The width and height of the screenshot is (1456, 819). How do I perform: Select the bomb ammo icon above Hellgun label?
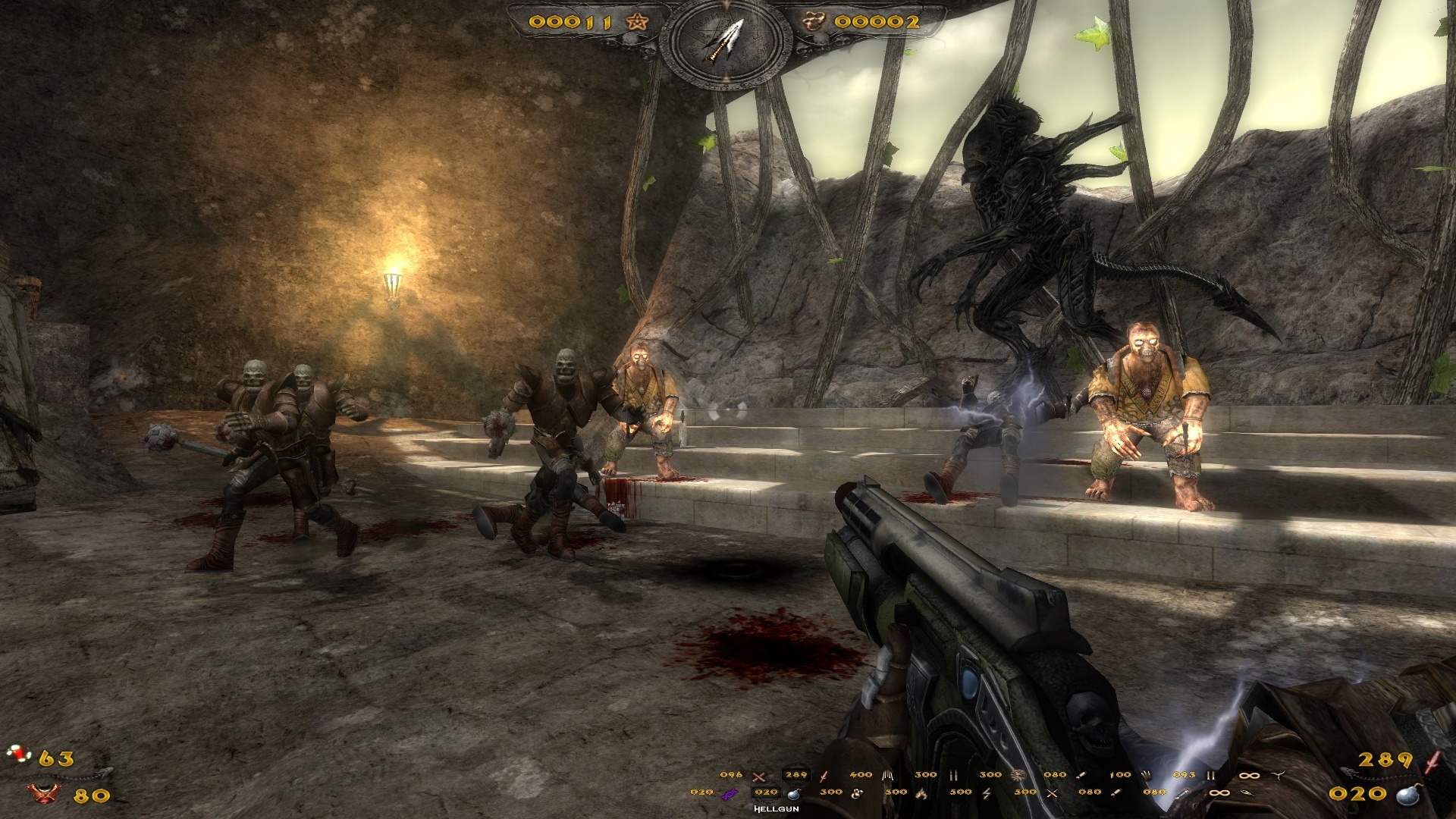click(795, 793)
